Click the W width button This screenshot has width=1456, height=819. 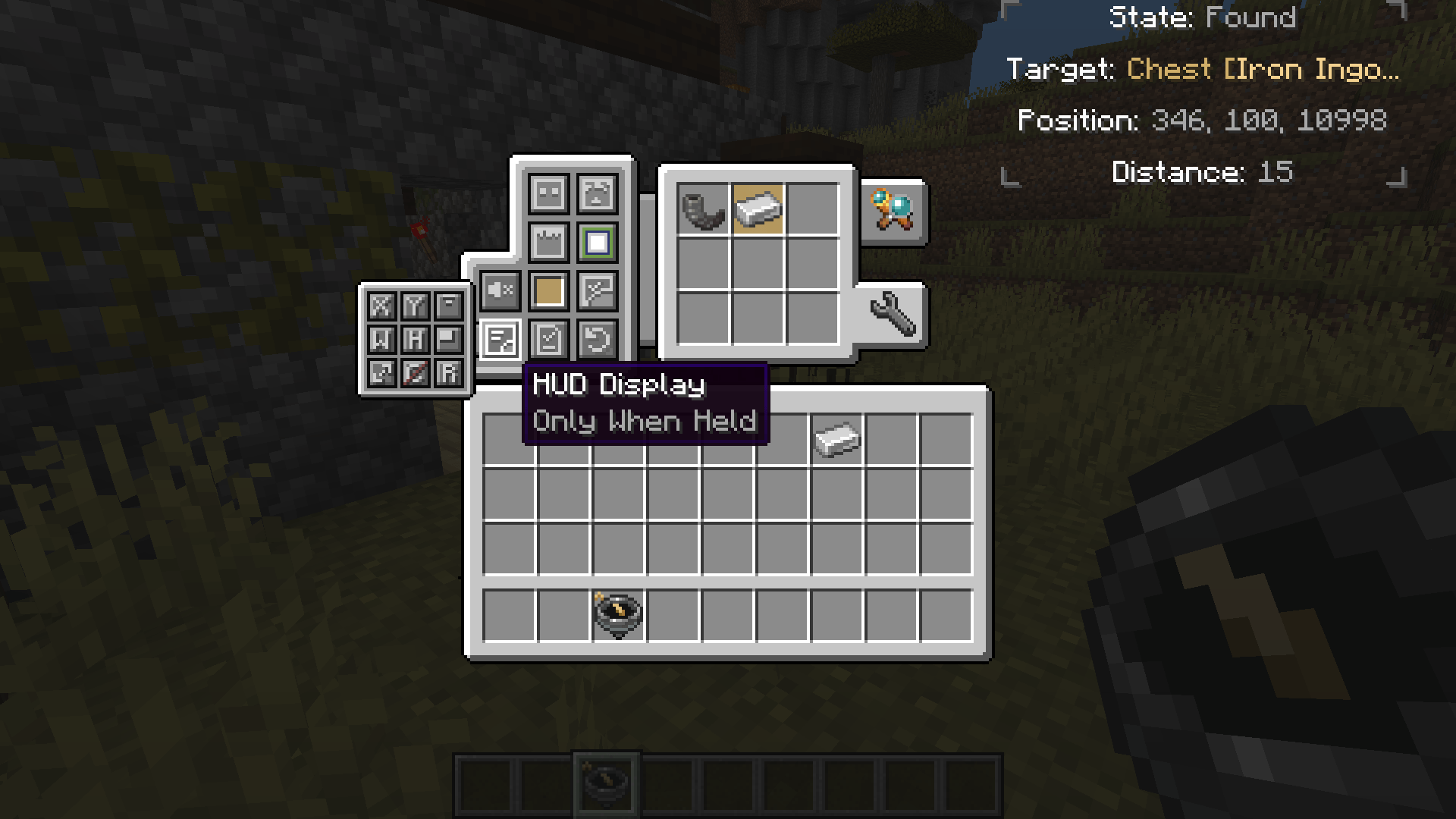[382, 339]
